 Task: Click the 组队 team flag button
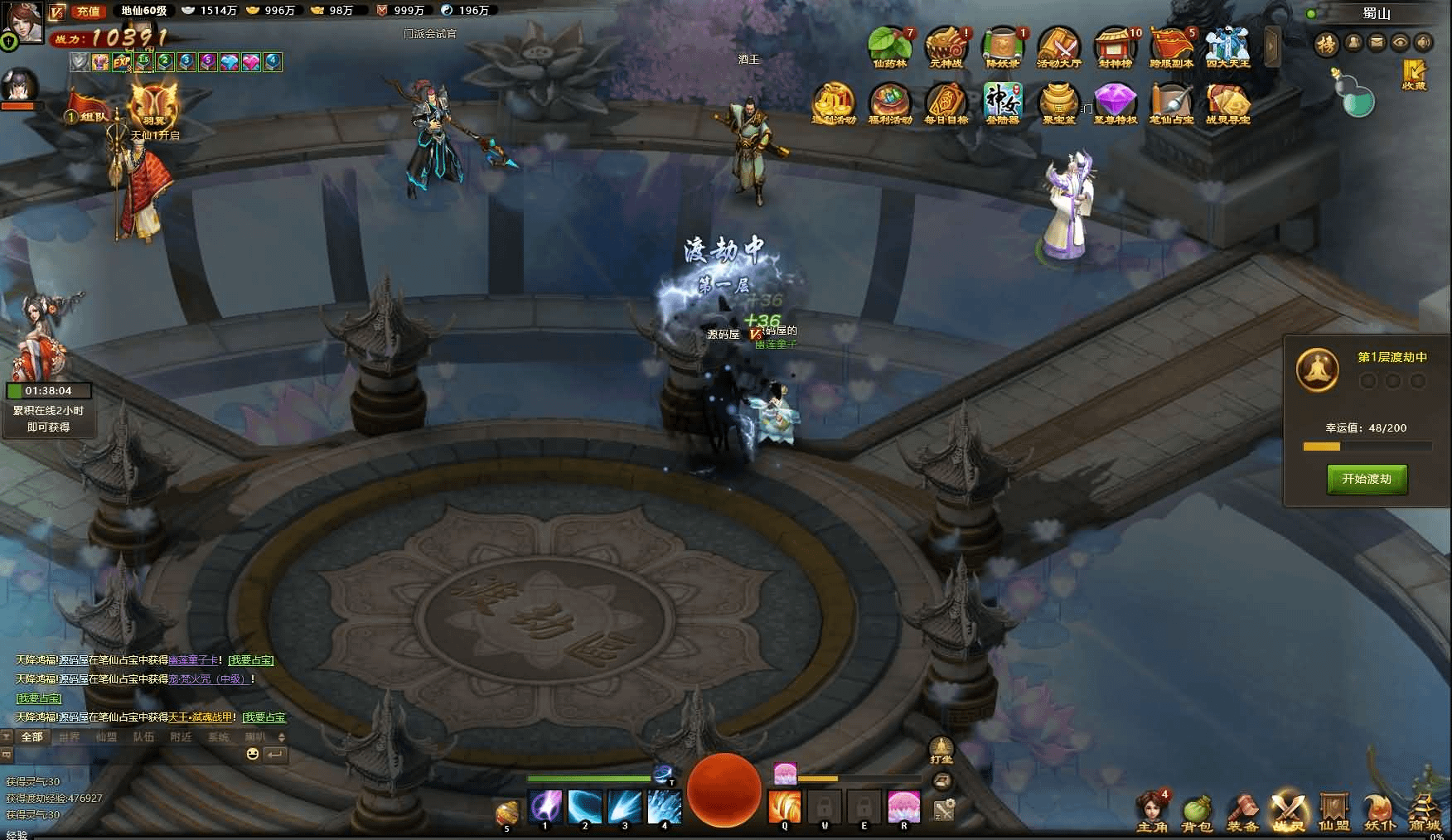(x=86, y=113)
